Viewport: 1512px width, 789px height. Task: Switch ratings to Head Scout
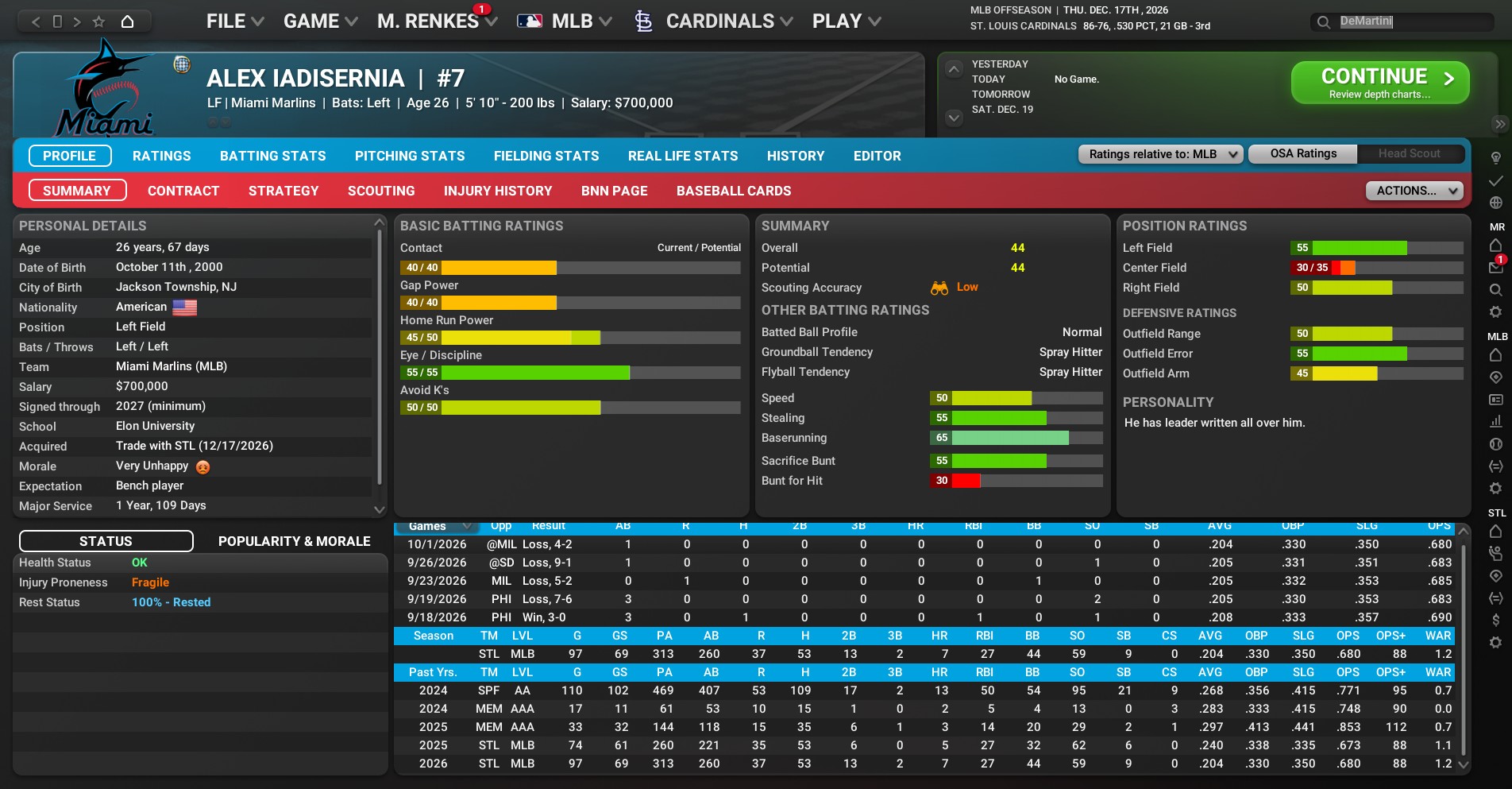click(x=1409, y=153)
